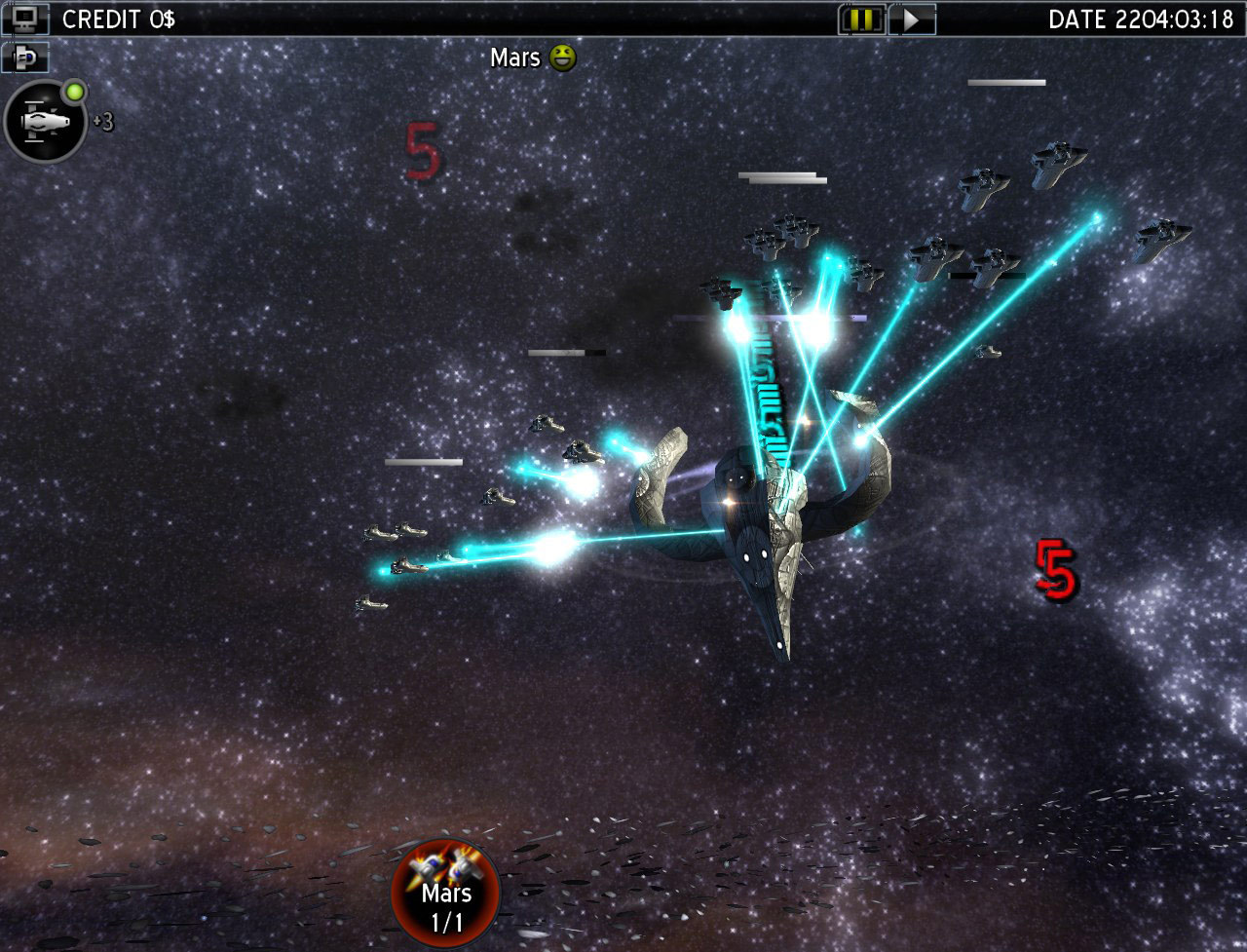Select the camera view icon below the monitor icon
This screenshot has height=952, width=1247.
pyautogui.click(x=24, y=58)
